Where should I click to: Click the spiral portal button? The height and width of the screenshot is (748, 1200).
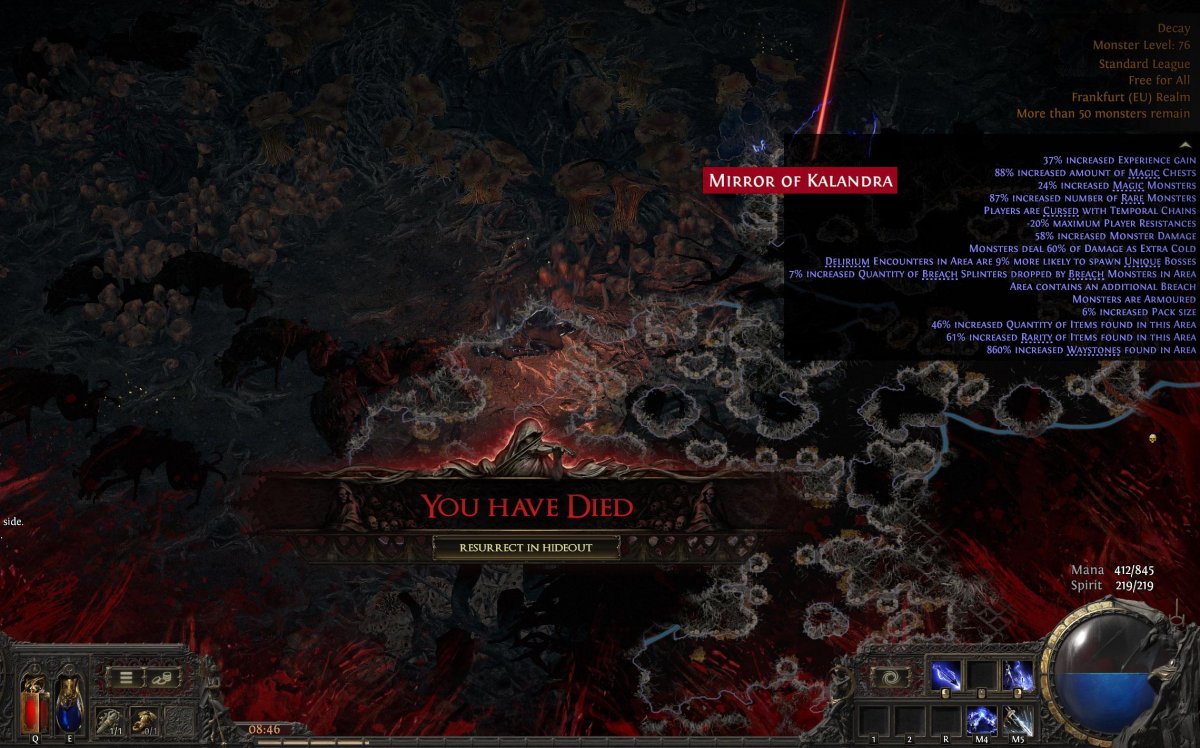click(x=890, y=677)
